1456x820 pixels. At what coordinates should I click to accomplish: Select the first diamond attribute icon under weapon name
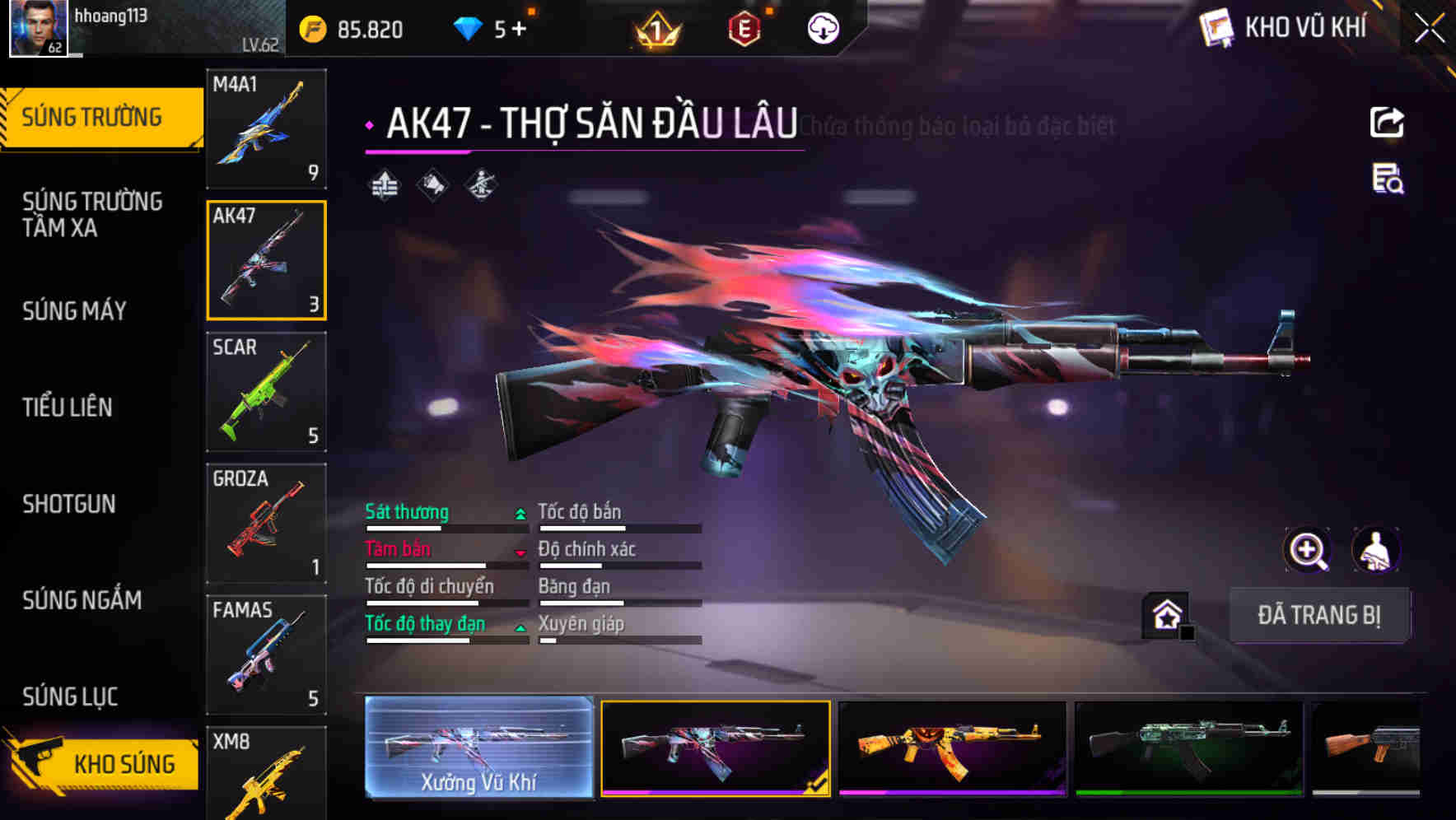click(384, 184)
